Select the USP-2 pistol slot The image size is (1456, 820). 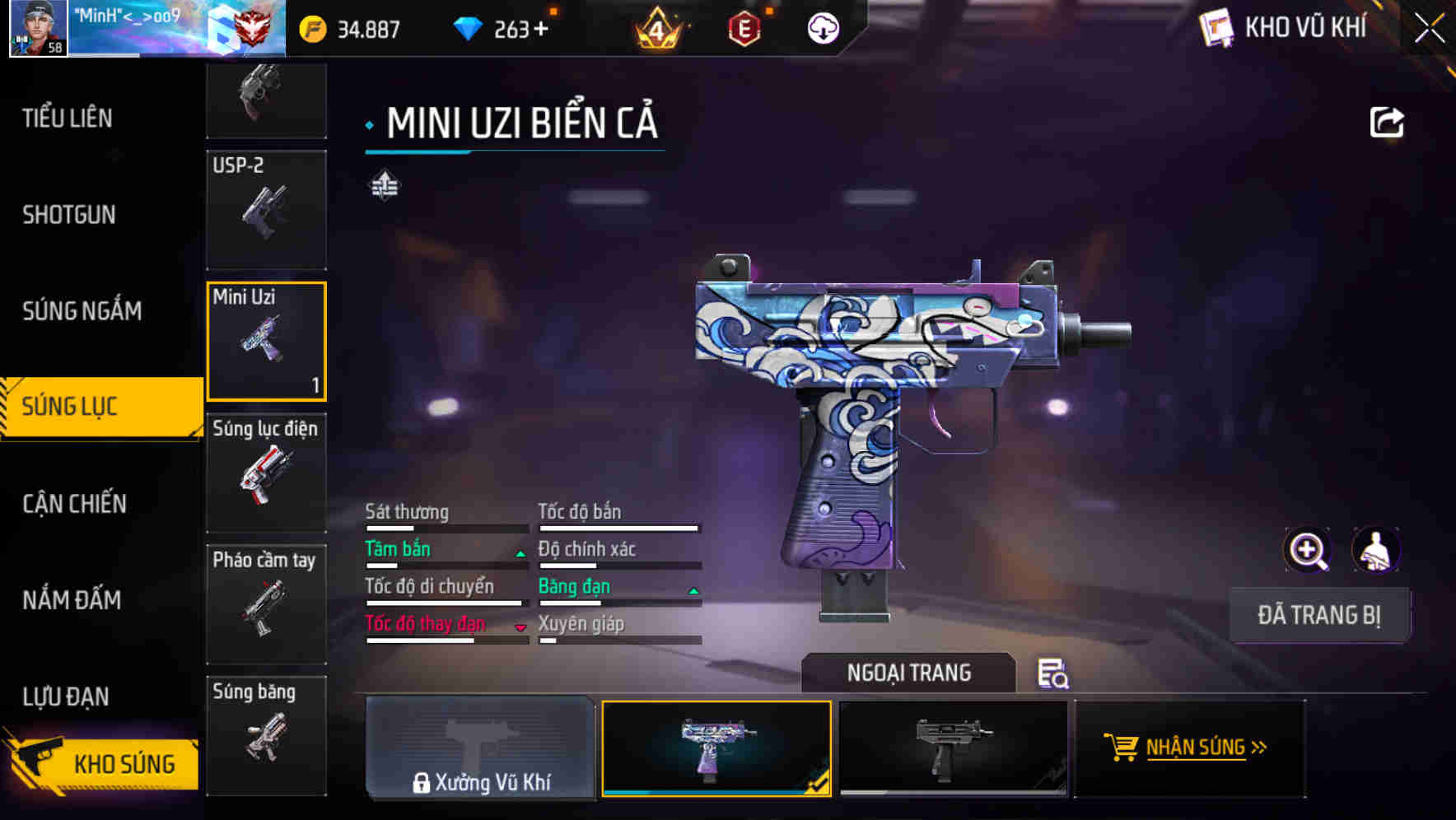[x=266, y=209]
